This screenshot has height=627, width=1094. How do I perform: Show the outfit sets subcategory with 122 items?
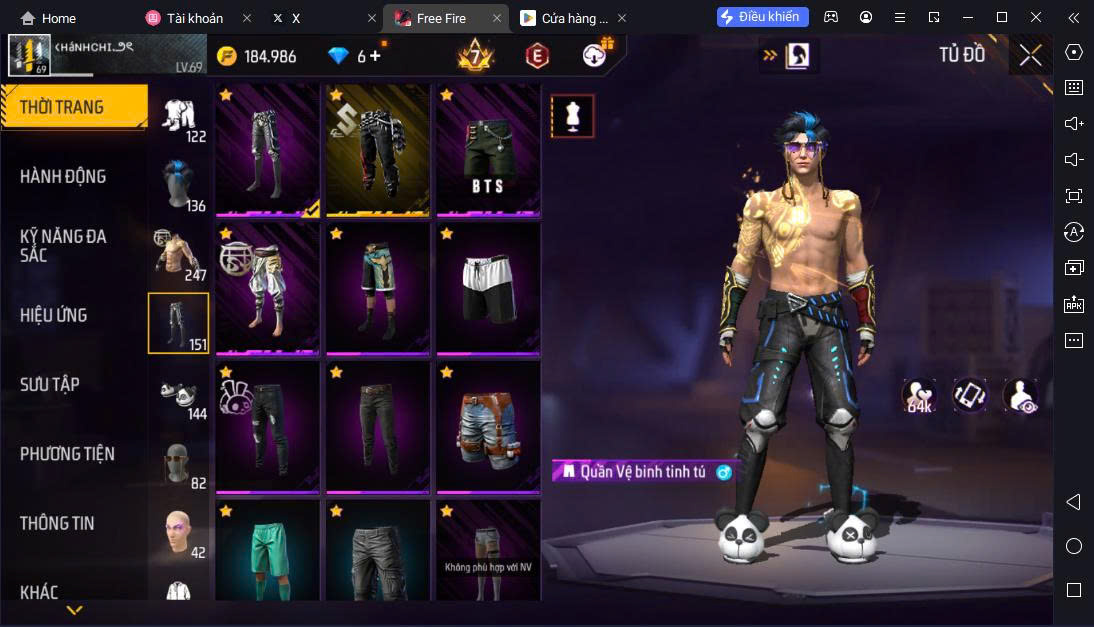180,116
